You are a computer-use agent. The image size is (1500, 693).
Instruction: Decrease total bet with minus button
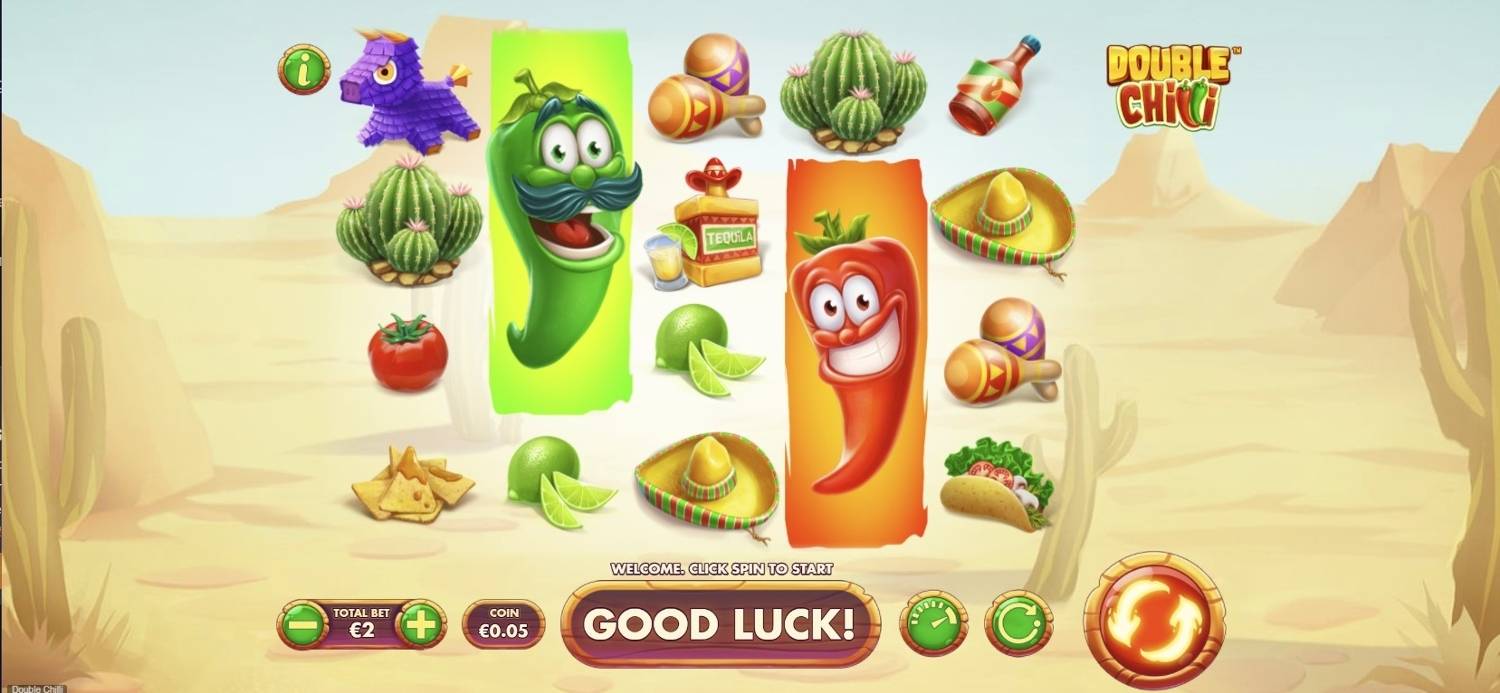[303, 625]
